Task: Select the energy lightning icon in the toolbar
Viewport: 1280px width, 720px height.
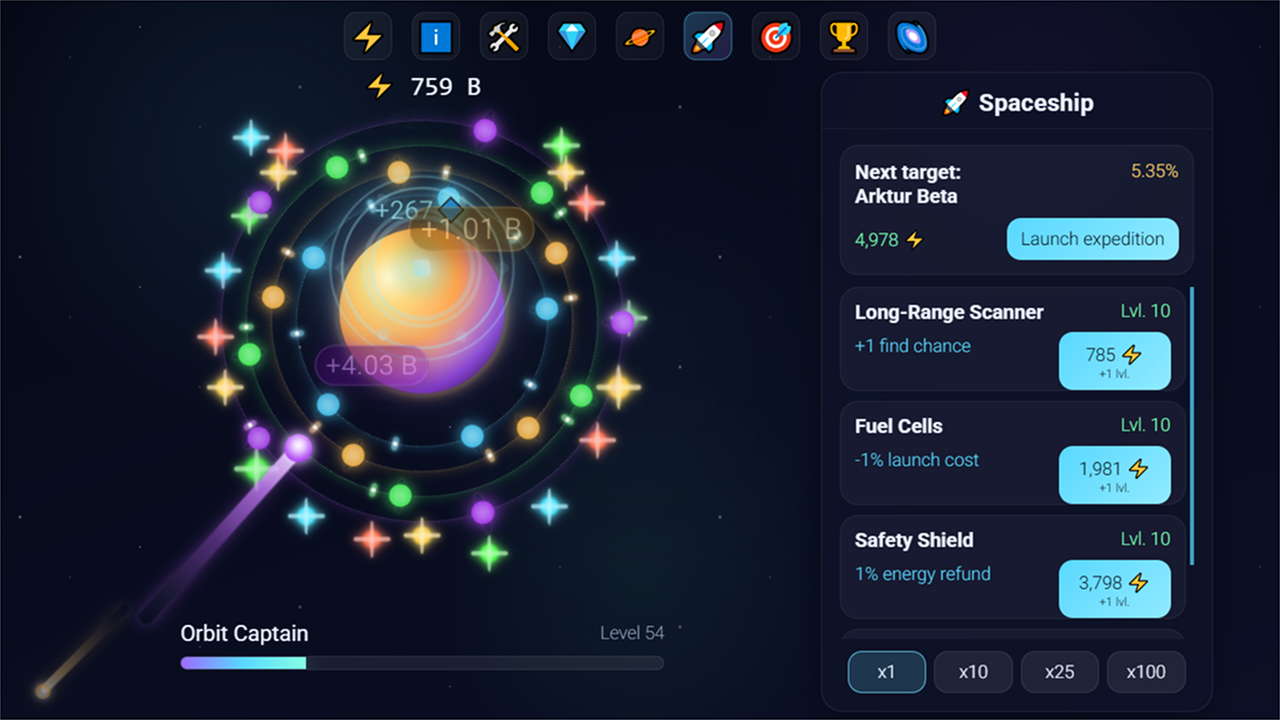Action: coord(367,35)
